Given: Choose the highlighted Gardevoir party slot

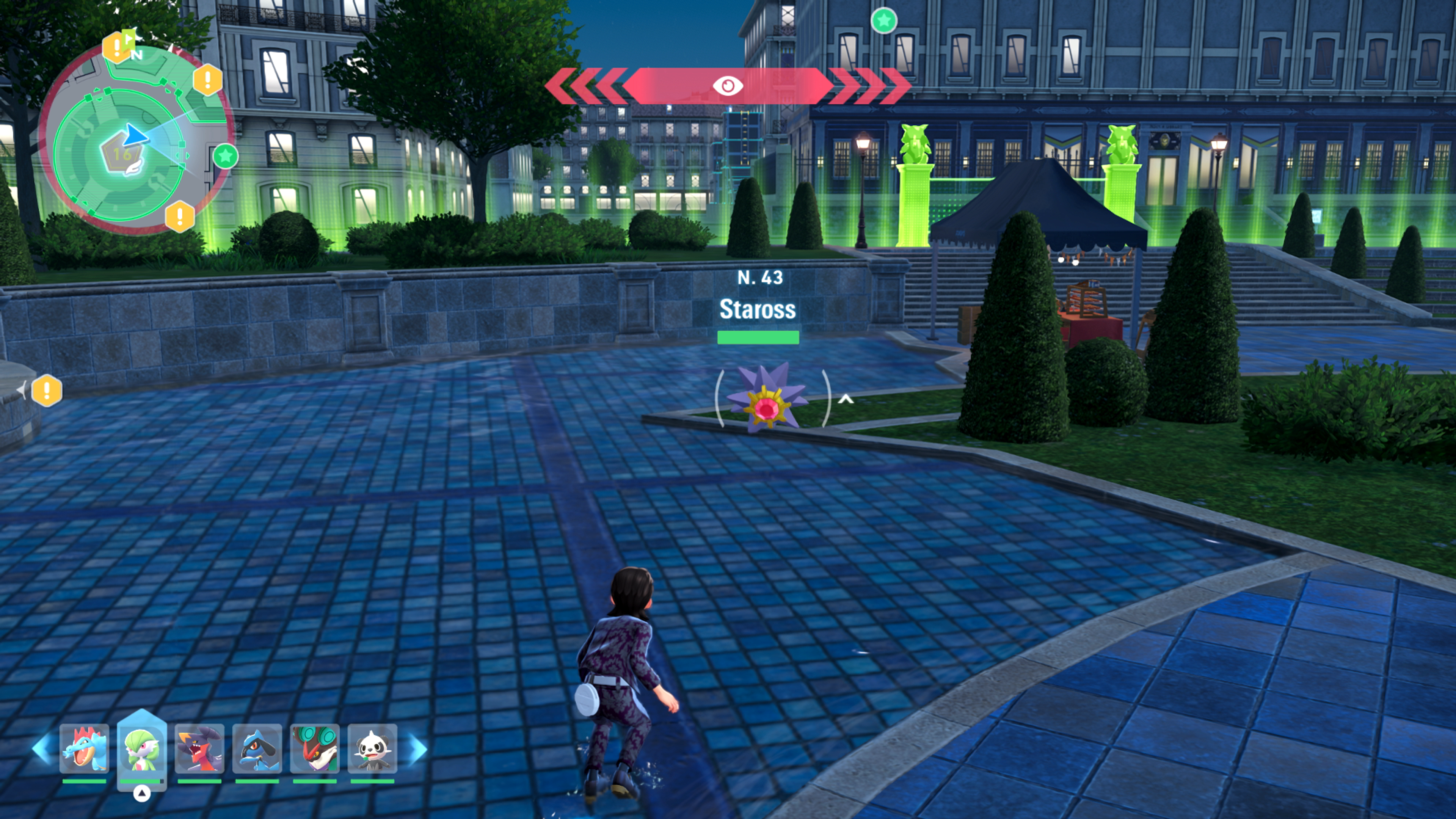Looking at the screenshot, I should [142, 748].
